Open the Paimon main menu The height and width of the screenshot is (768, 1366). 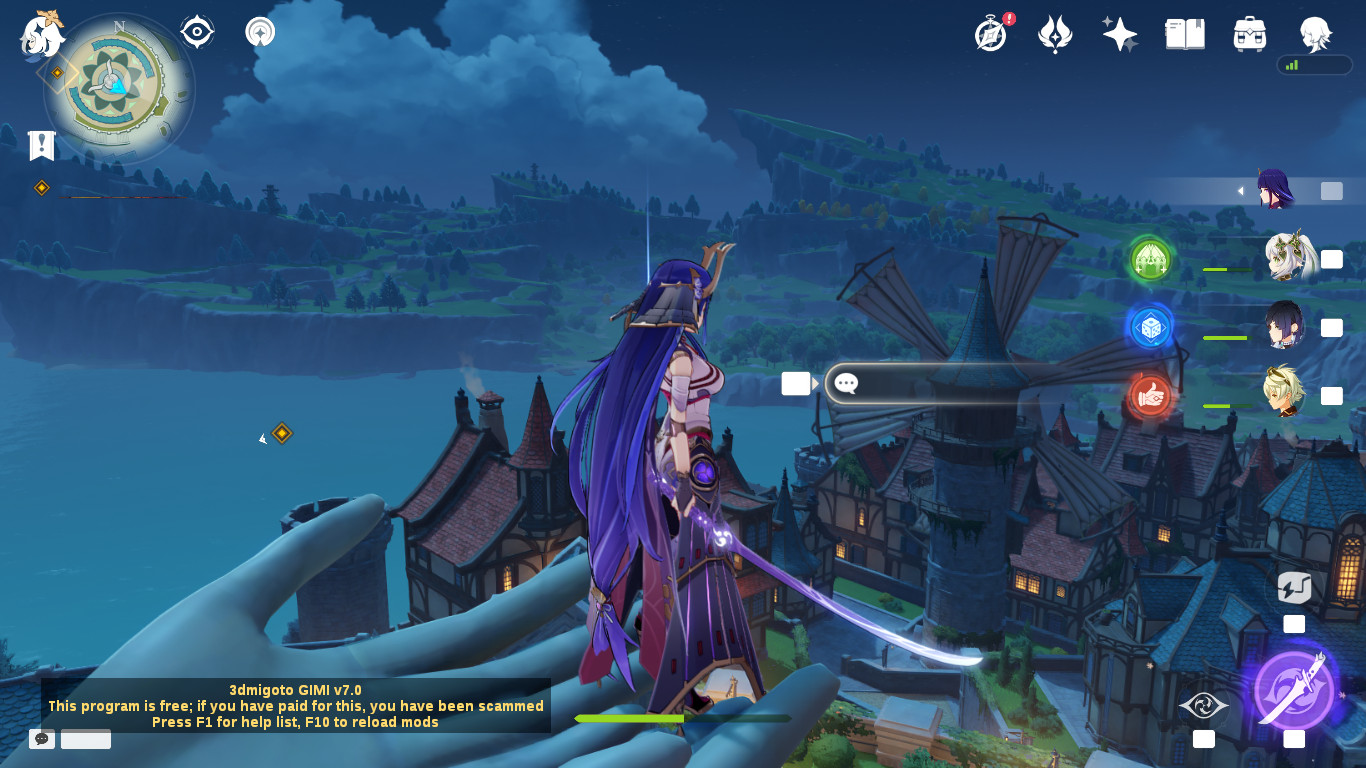pyautogui.click(x=42, y=34)
